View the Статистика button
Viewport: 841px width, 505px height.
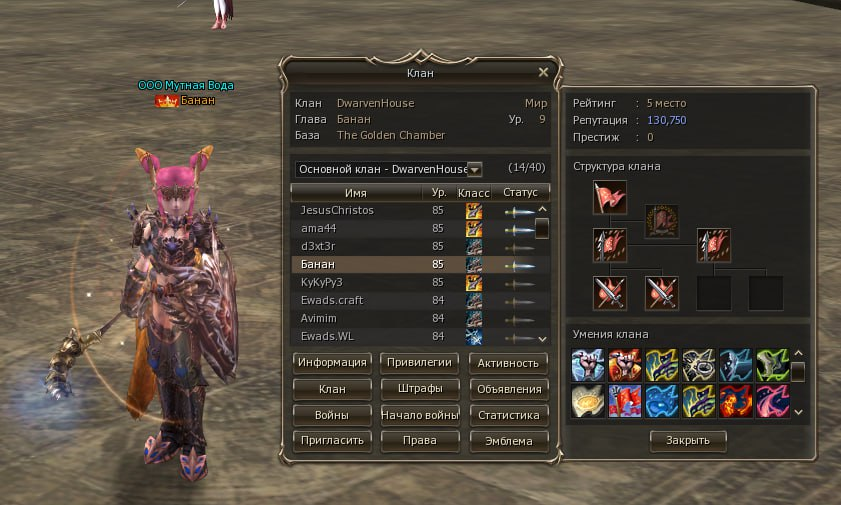pos(508,414)
